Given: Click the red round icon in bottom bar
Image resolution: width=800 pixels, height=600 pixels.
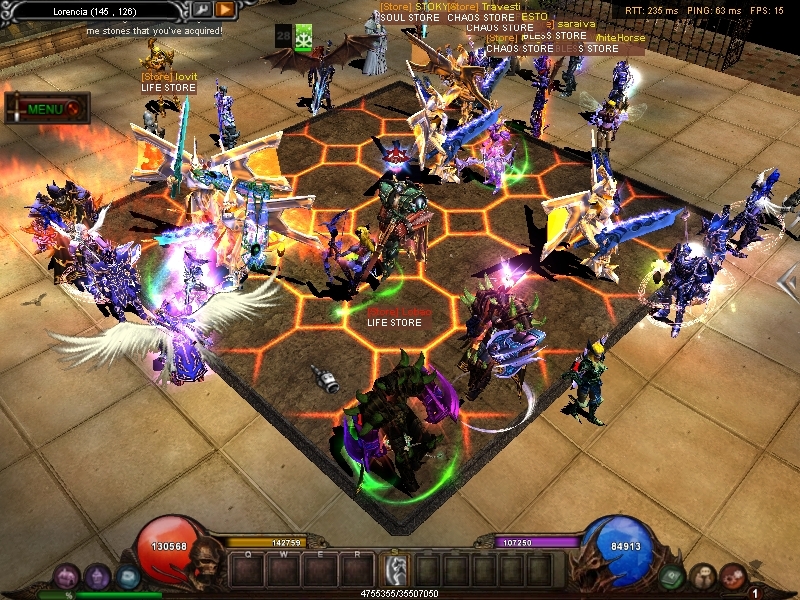Looking at the screenshot, I should (x=733, y=576).
